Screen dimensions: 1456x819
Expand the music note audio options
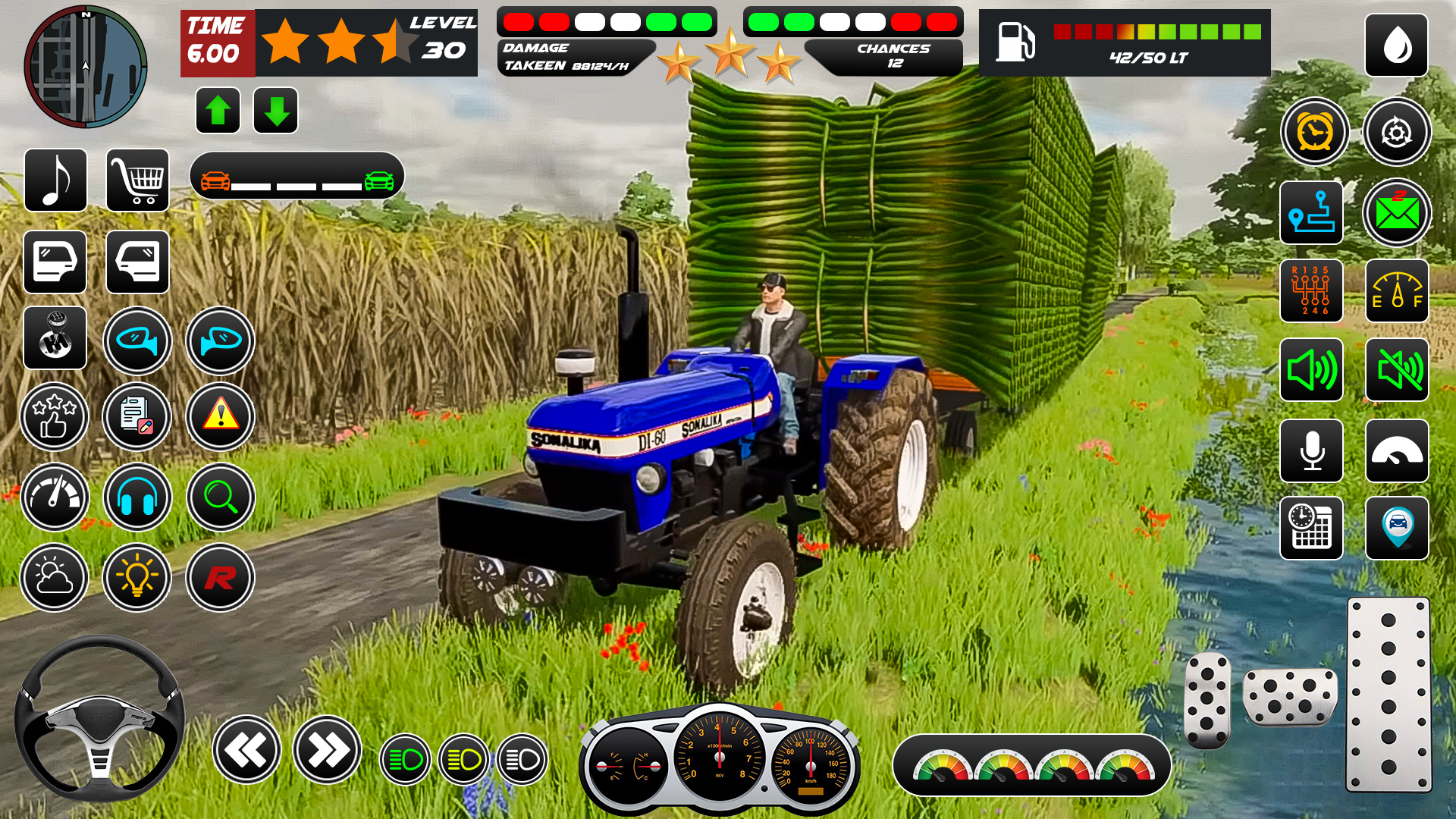pos(55,182)
